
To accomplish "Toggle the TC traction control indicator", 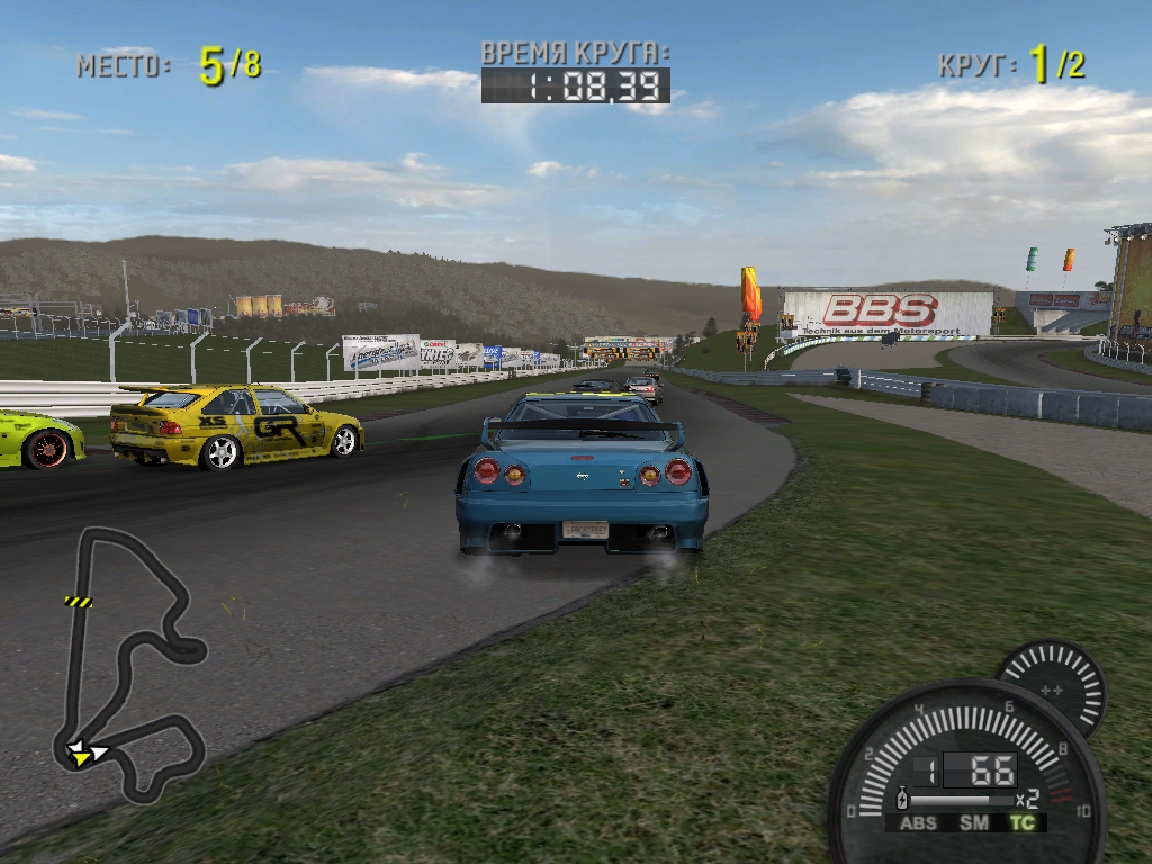I will coord(1022,823).
